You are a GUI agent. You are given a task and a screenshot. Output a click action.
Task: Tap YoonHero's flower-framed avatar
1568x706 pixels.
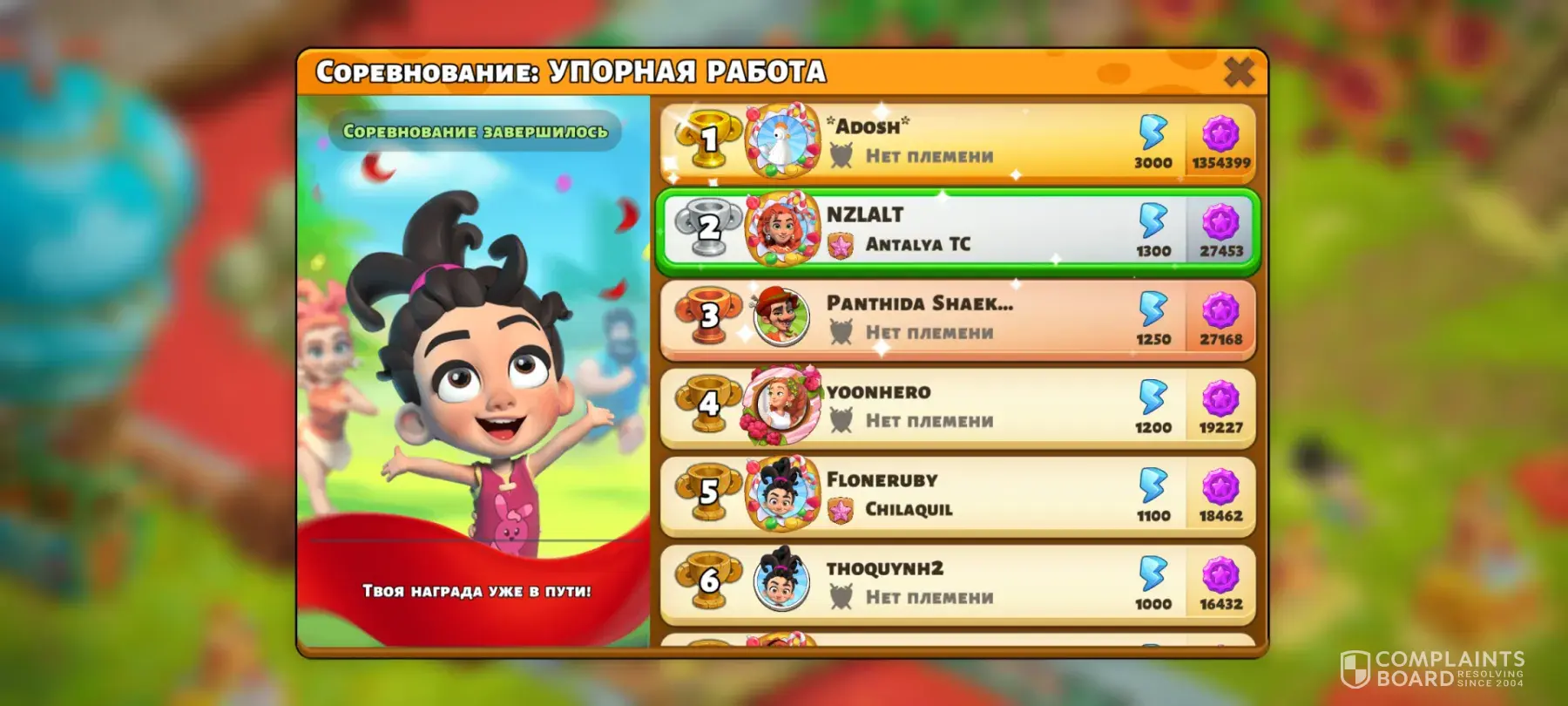coord(781,406)
